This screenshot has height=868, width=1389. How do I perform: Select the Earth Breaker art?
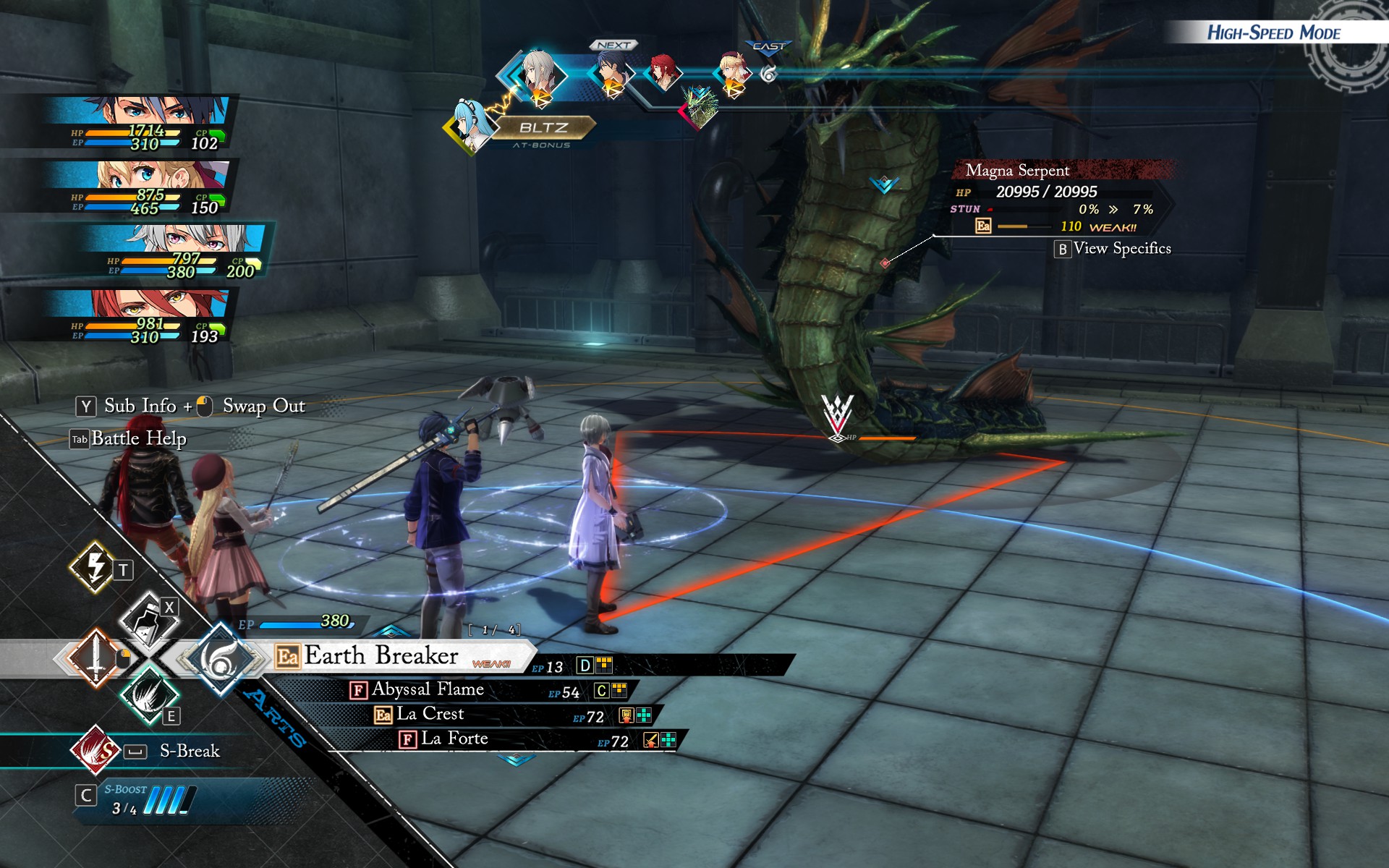click(381, 656)
